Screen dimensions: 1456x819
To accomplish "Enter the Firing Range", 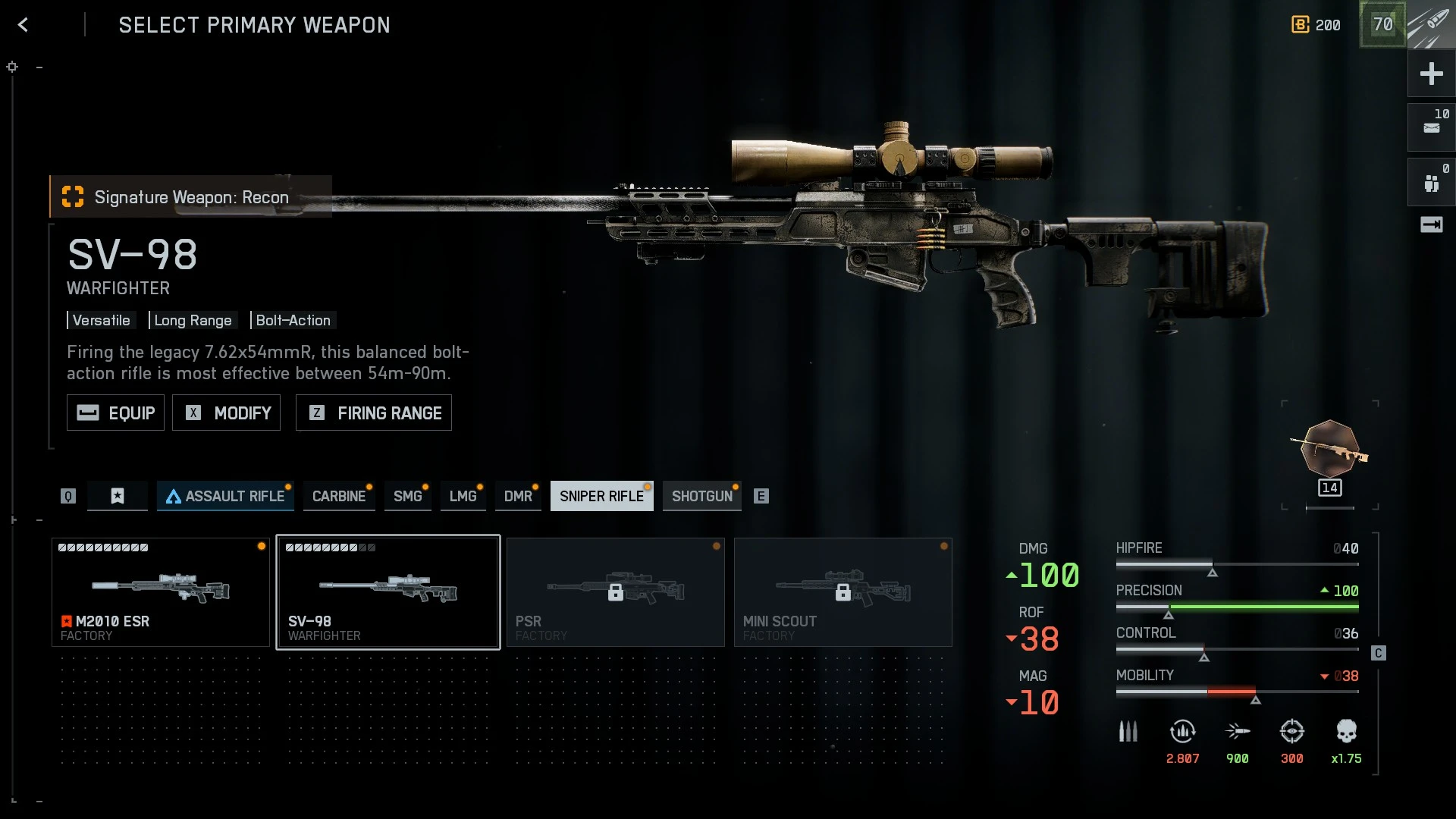I will [373, 413].
